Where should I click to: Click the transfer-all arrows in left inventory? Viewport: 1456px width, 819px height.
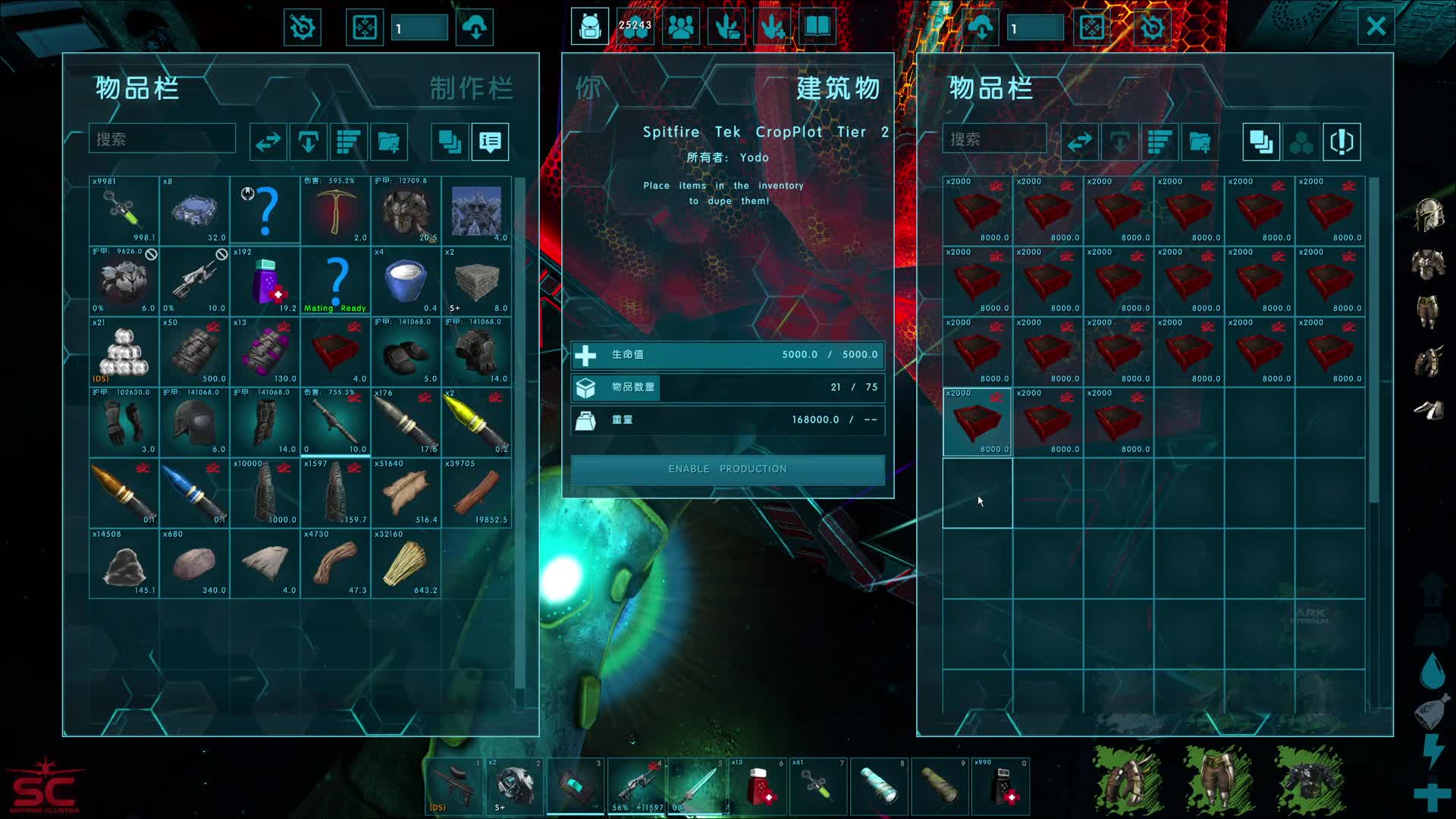[x=268, y=142]
